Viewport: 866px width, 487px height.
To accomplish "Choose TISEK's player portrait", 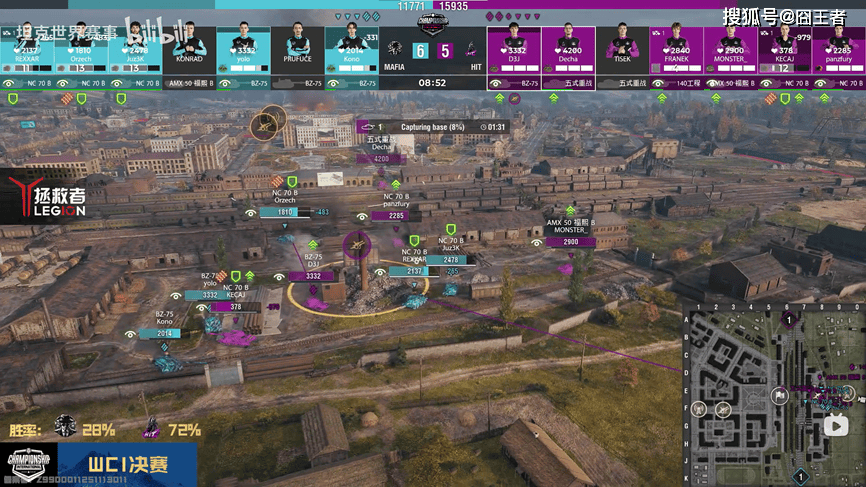I will tap(622, 46).
